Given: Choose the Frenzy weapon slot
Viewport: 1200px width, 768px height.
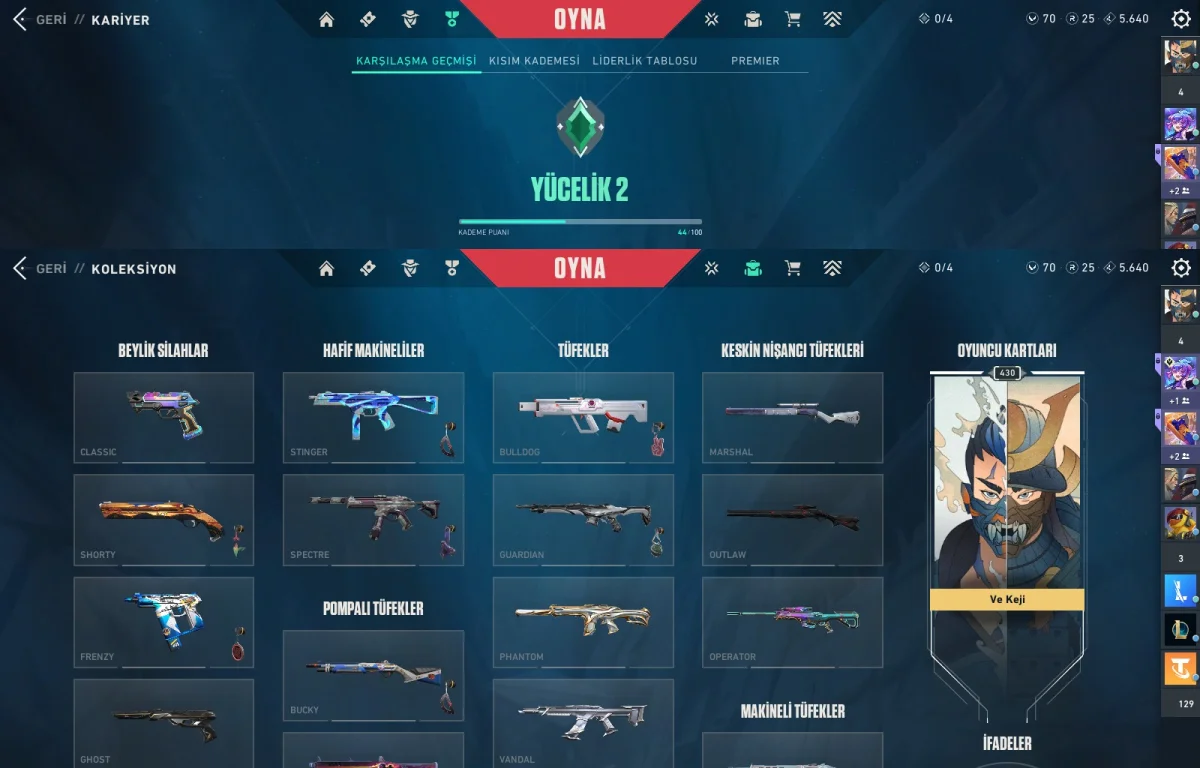Looking at the screenshot, I should point(163,621).
